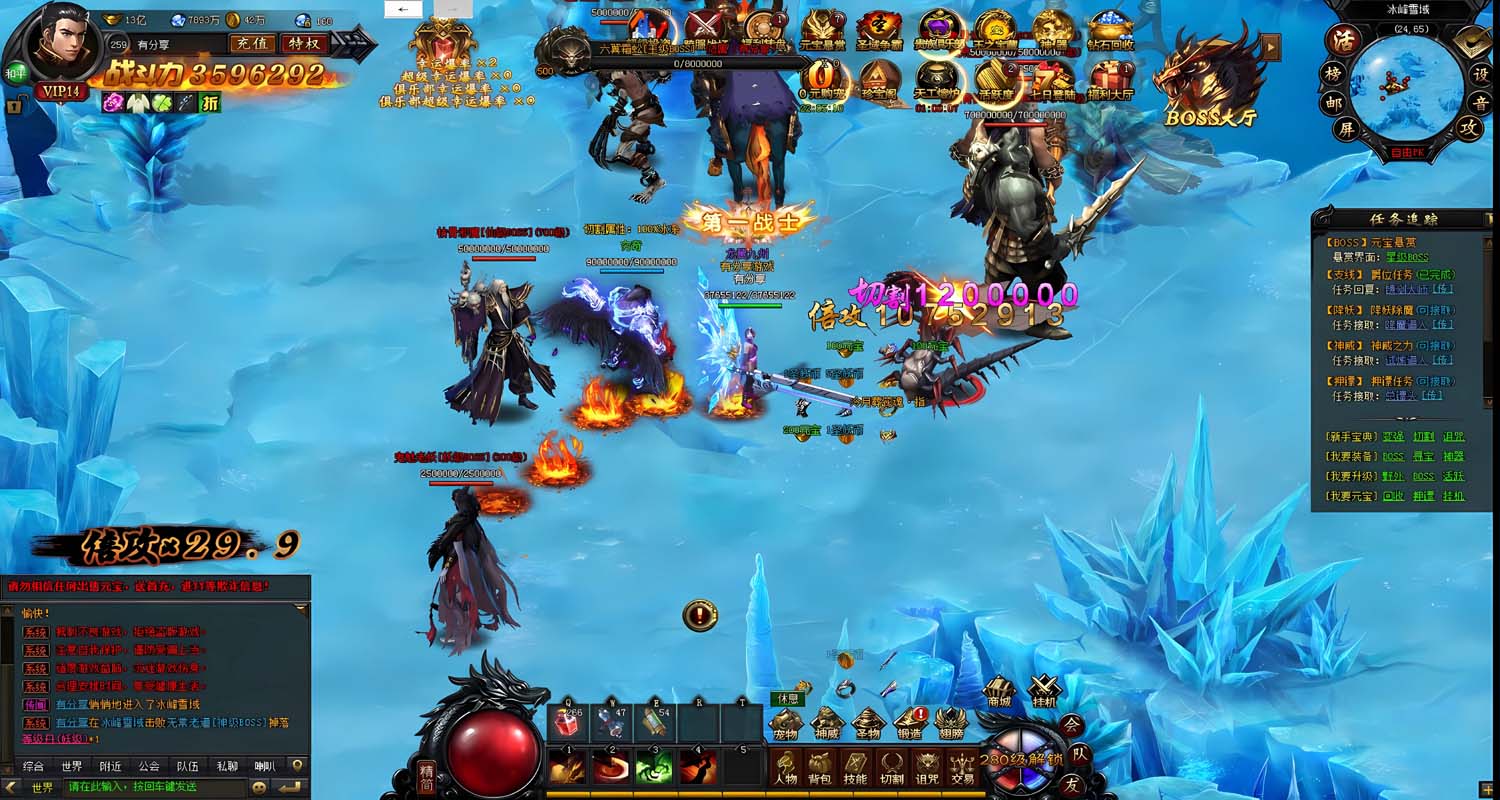Select the 珍宝阁 treasure pavilion icon
The height and width of the screenshot is (800, 1500).
(880, 80)
